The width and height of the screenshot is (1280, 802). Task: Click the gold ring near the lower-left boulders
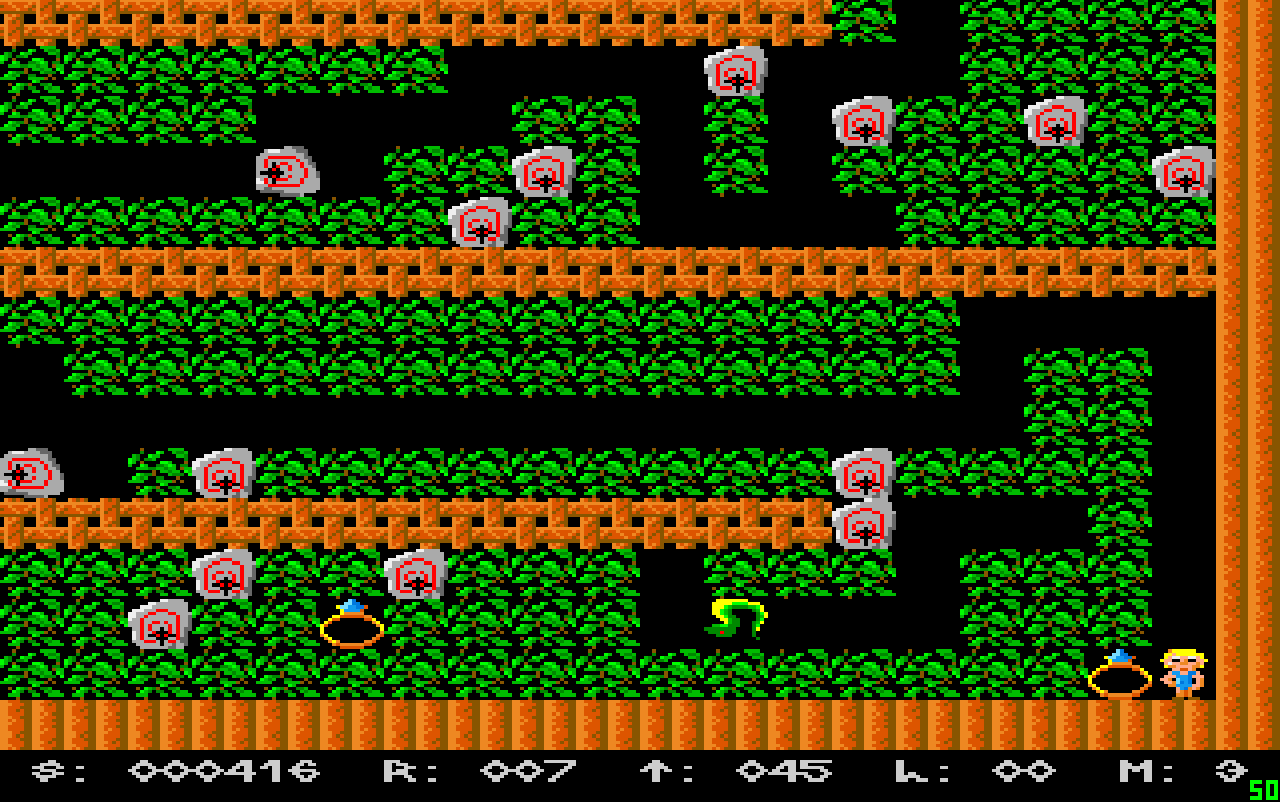355,628
